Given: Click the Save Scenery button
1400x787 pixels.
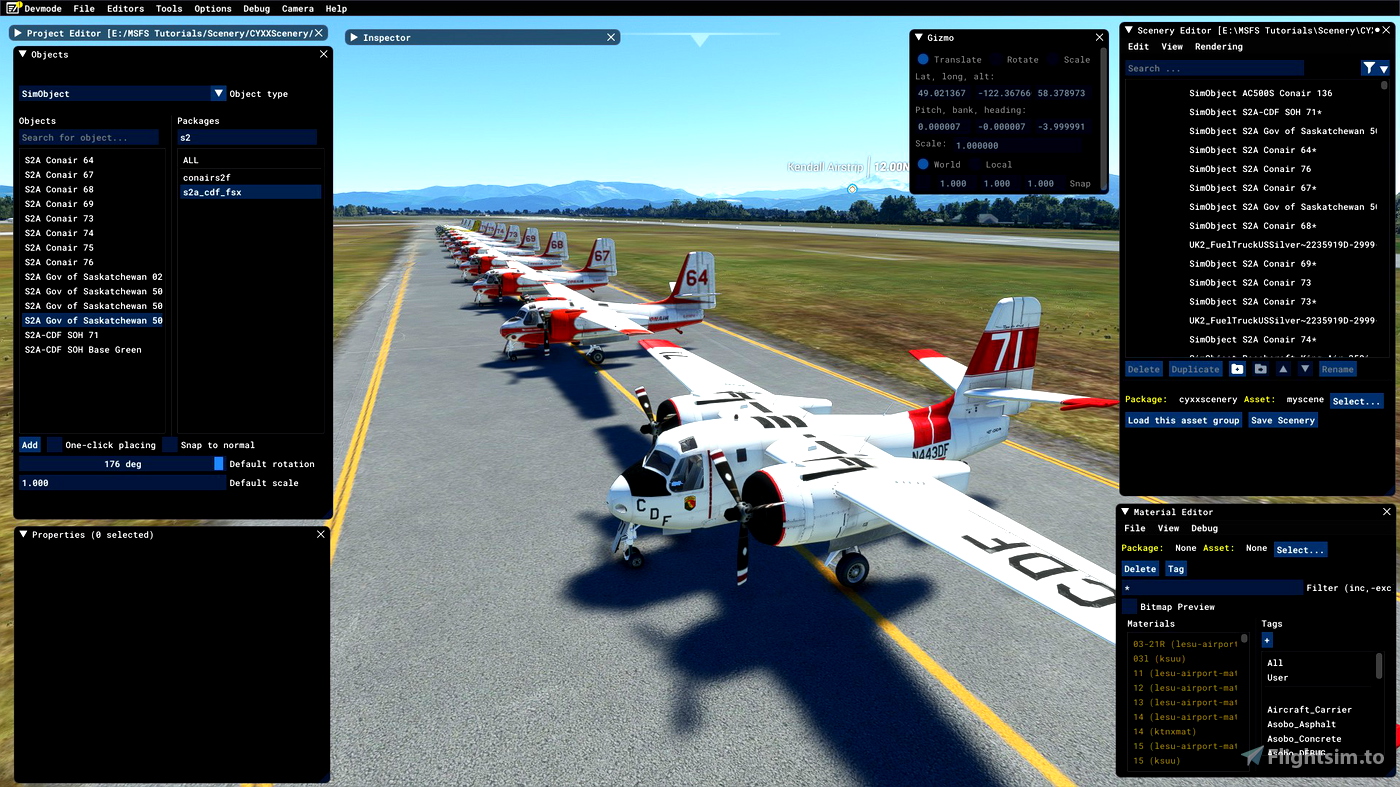Looking at the screenshot, I should 1282,420.
